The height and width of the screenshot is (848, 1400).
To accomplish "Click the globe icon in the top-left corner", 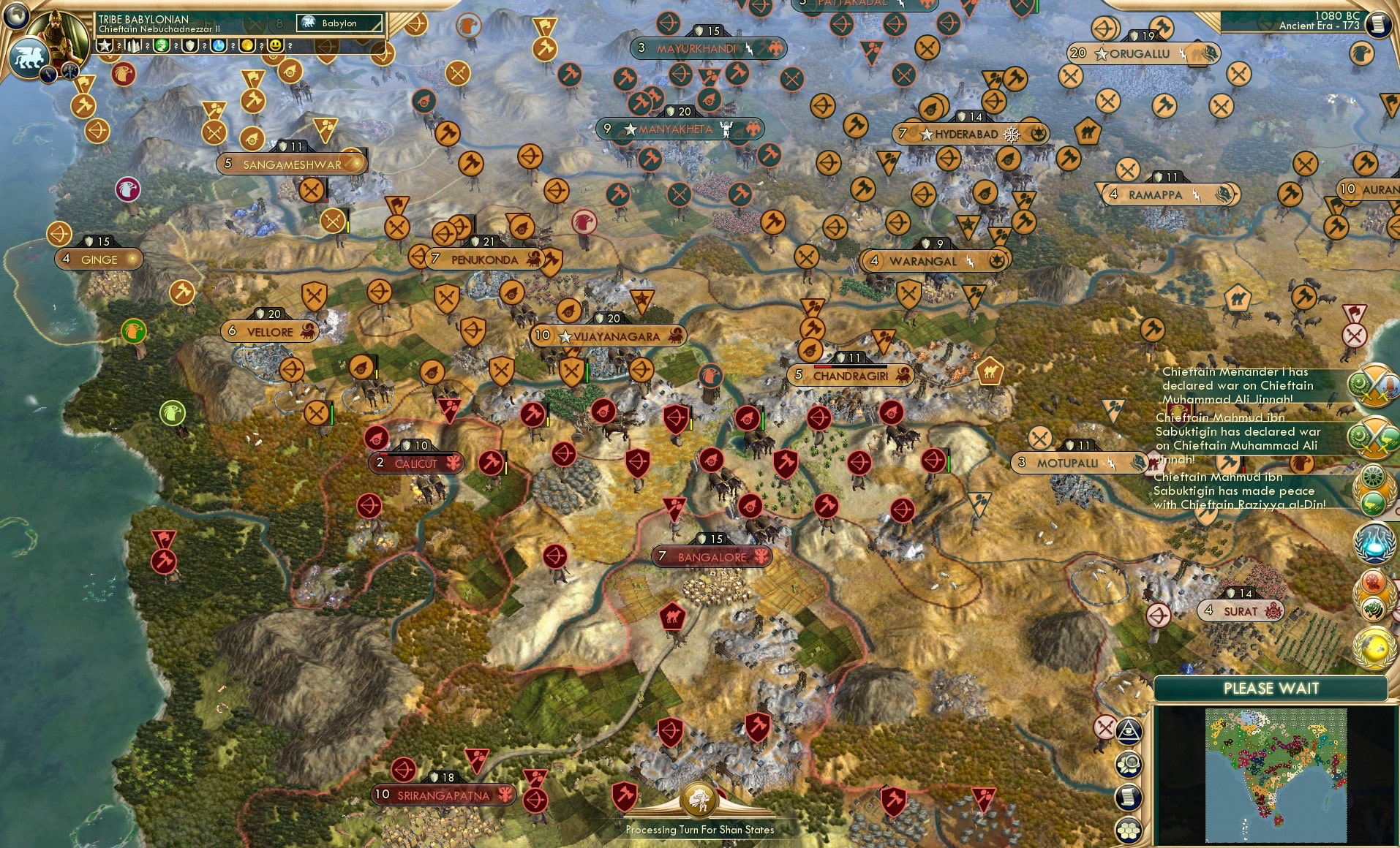I will pos(18,17).
